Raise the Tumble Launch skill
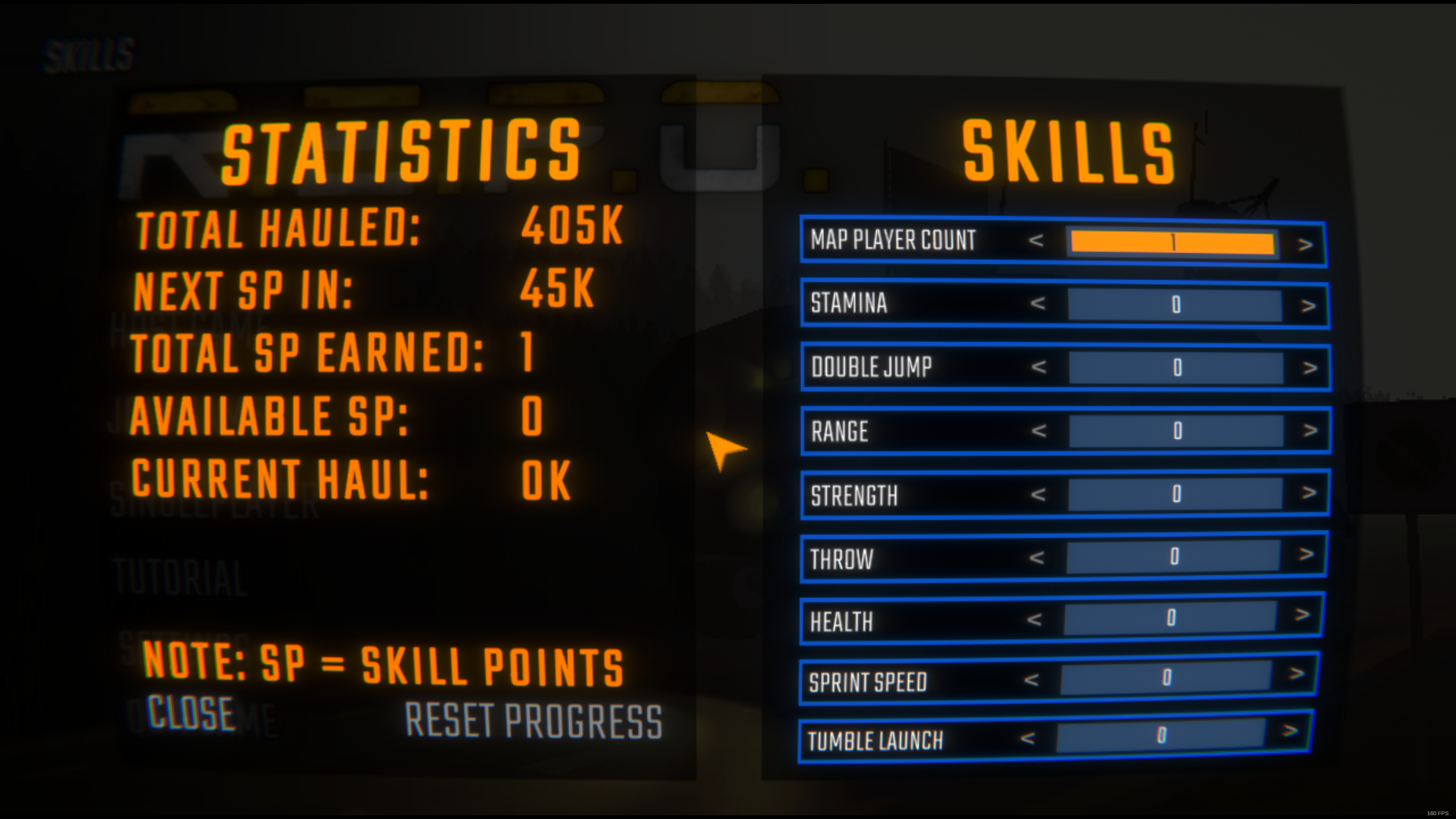This screenshot has height=819, width=1456. pyautogui.click(x=1290, y=731)
